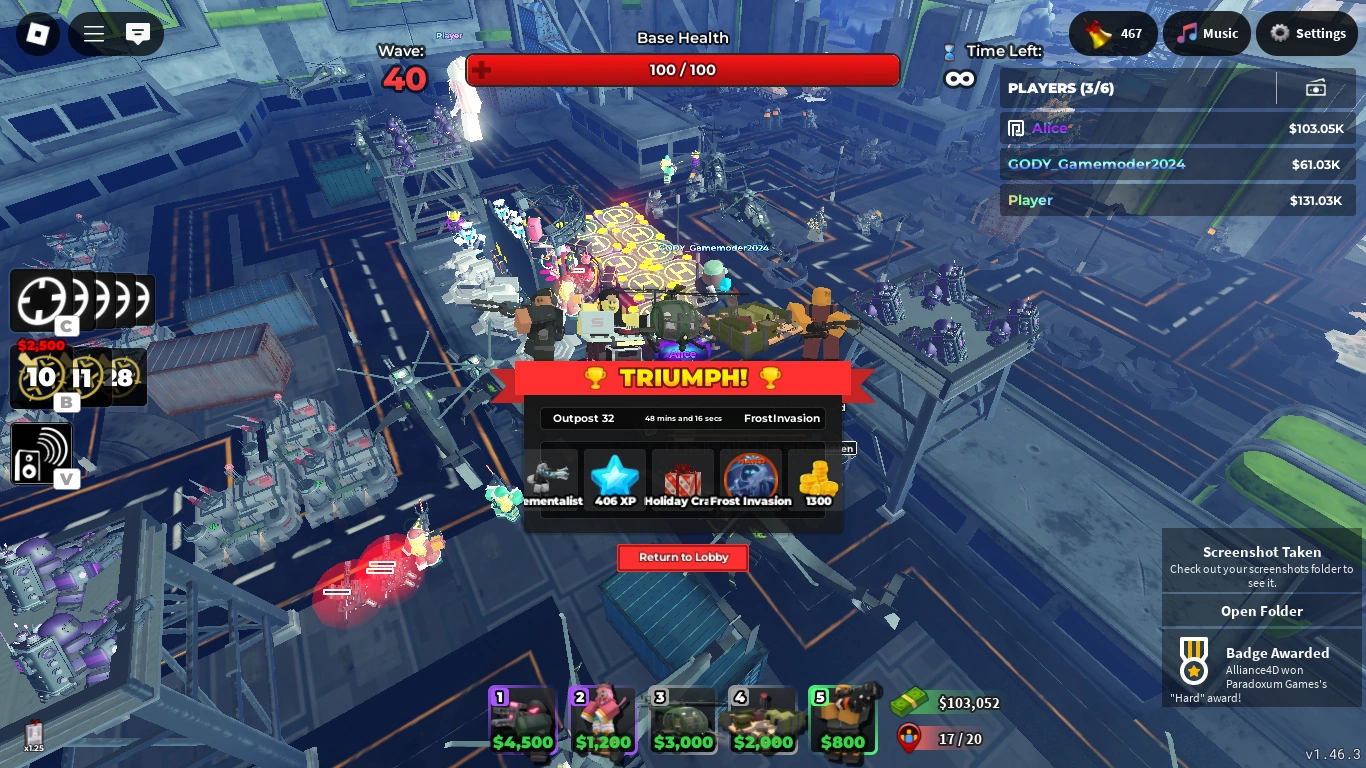This screenshot has height=768, width=1366.
Task: Select Alice in the player list
Action: pos(1050,128)
